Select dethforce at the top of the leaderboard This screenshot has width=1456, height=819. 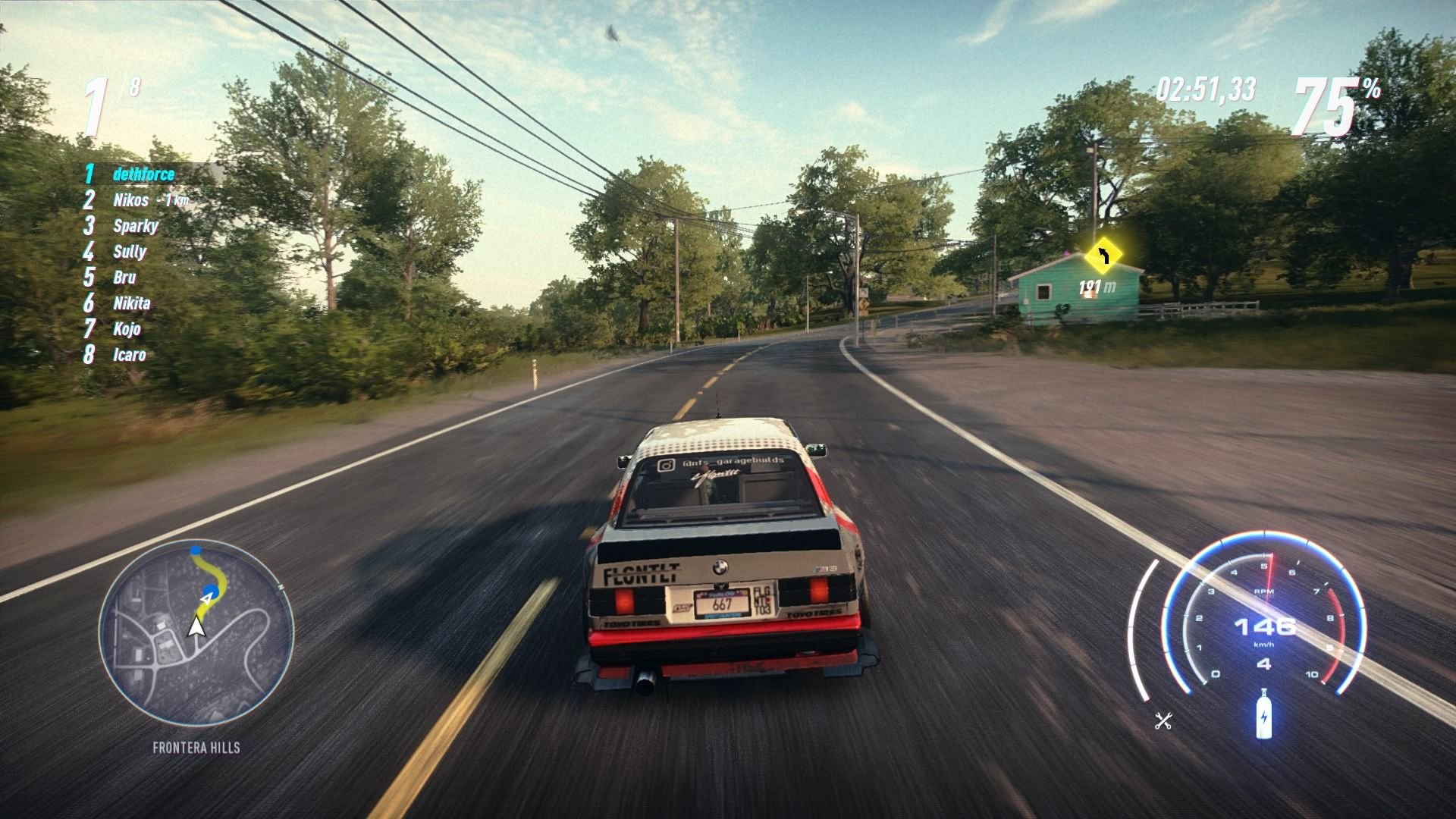pos(143,173)
